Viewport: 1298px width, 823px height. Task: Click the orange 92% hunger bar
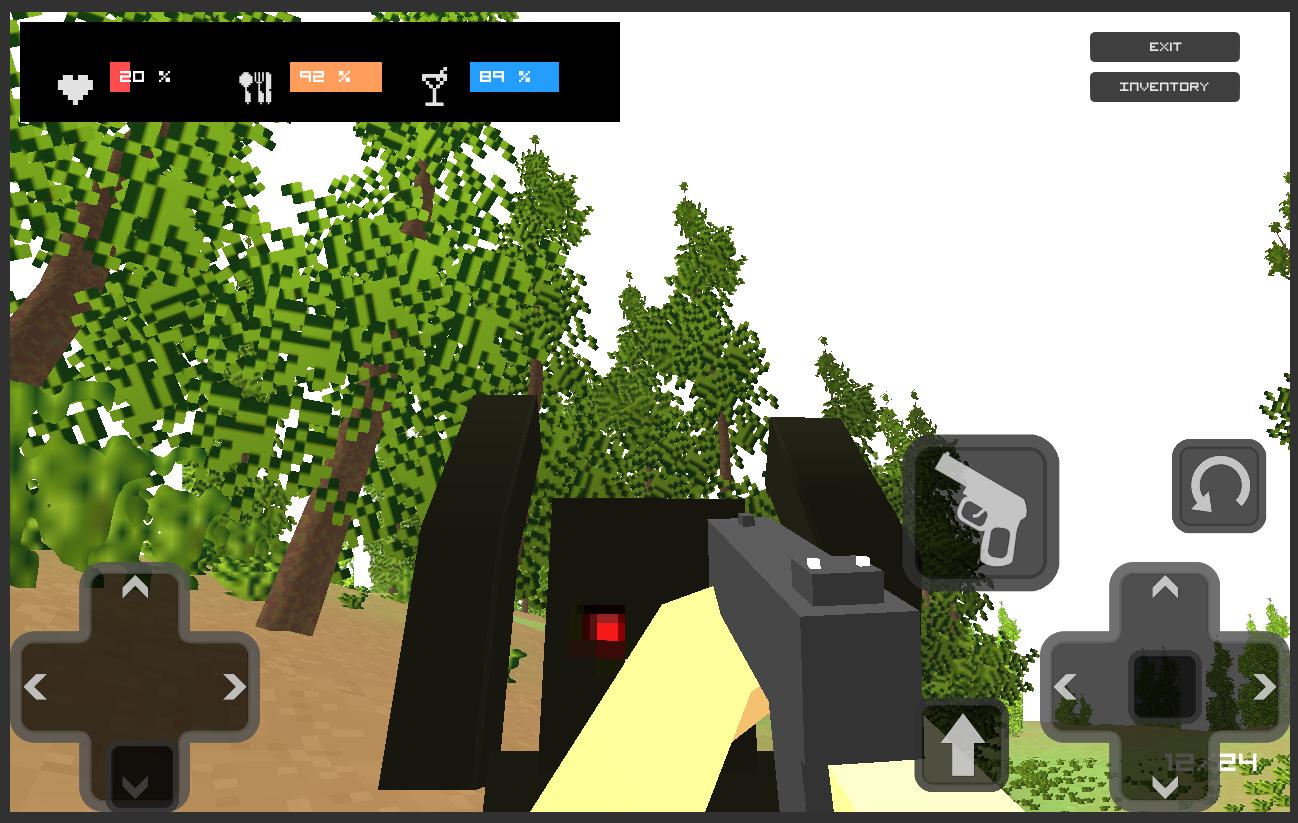click(335, 76)
